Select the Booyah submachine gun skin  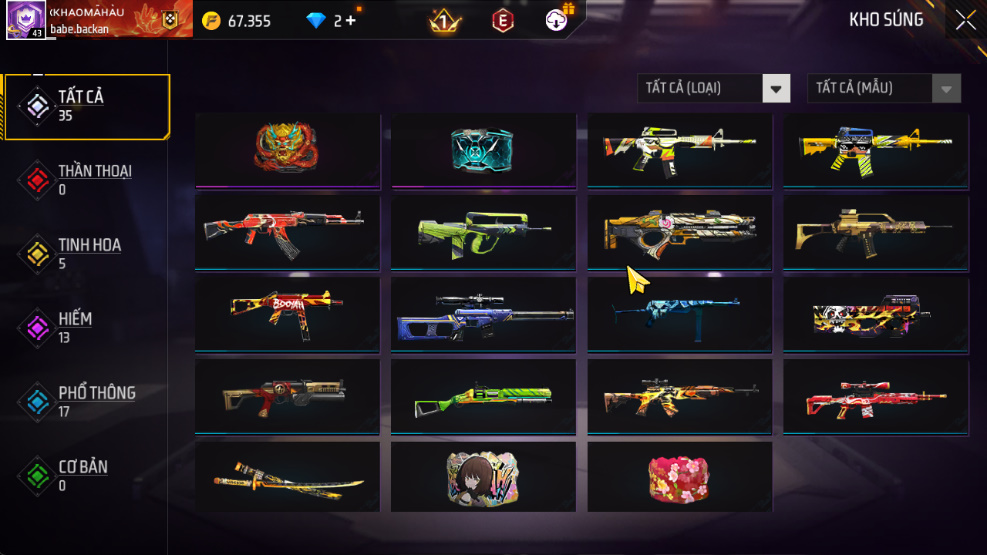[x=287, y=312]
